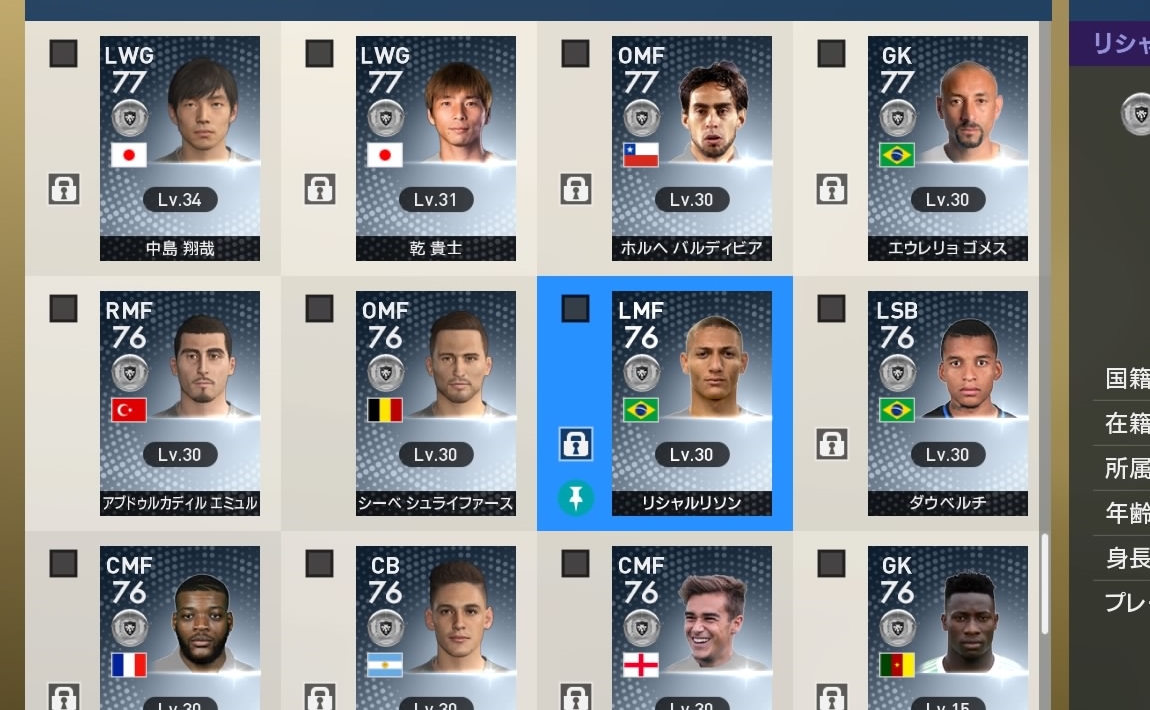The height and width of the screenshot is (710, 1150).
Task: Select the Cameroon GK player card
Action: click(948, 628)
